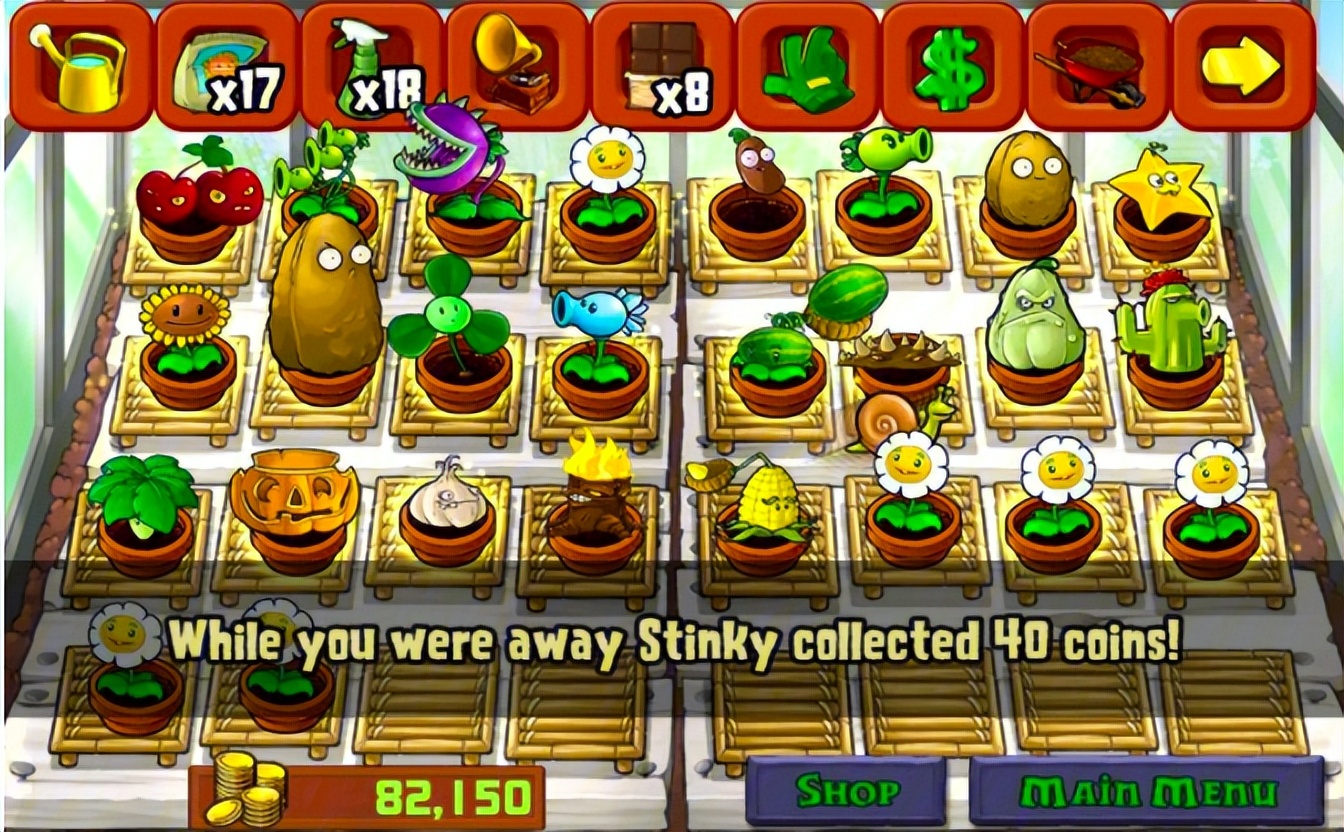This screenshot has height=832, width=1344.
Task: Go to next garden with yellow arrow
Action: pyautogui.click(x=1241, y=66)
